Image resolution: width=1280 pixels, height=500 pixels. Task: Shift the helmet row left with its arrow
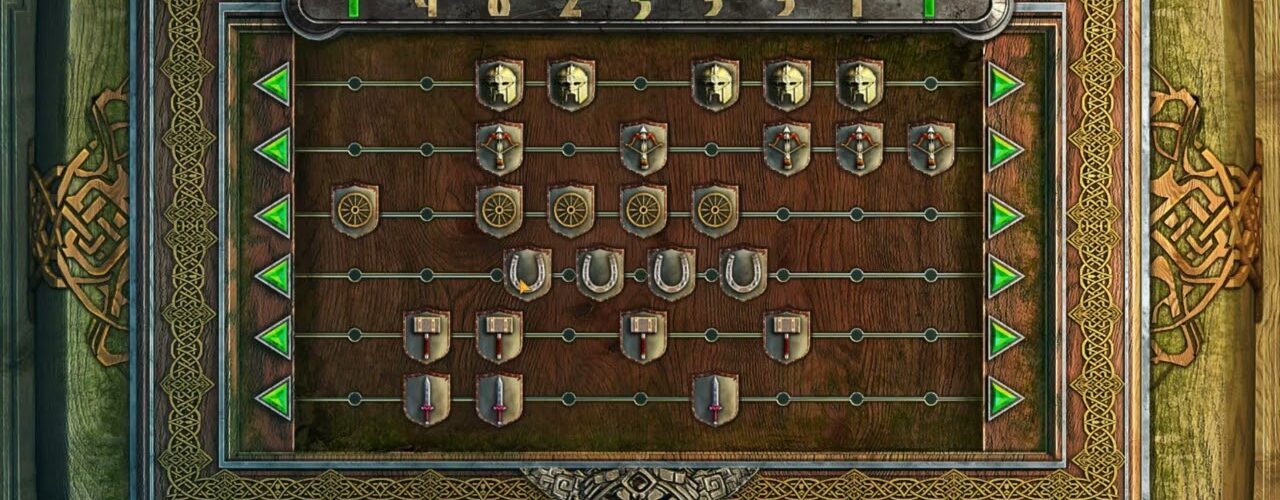[x=273, y=84]
